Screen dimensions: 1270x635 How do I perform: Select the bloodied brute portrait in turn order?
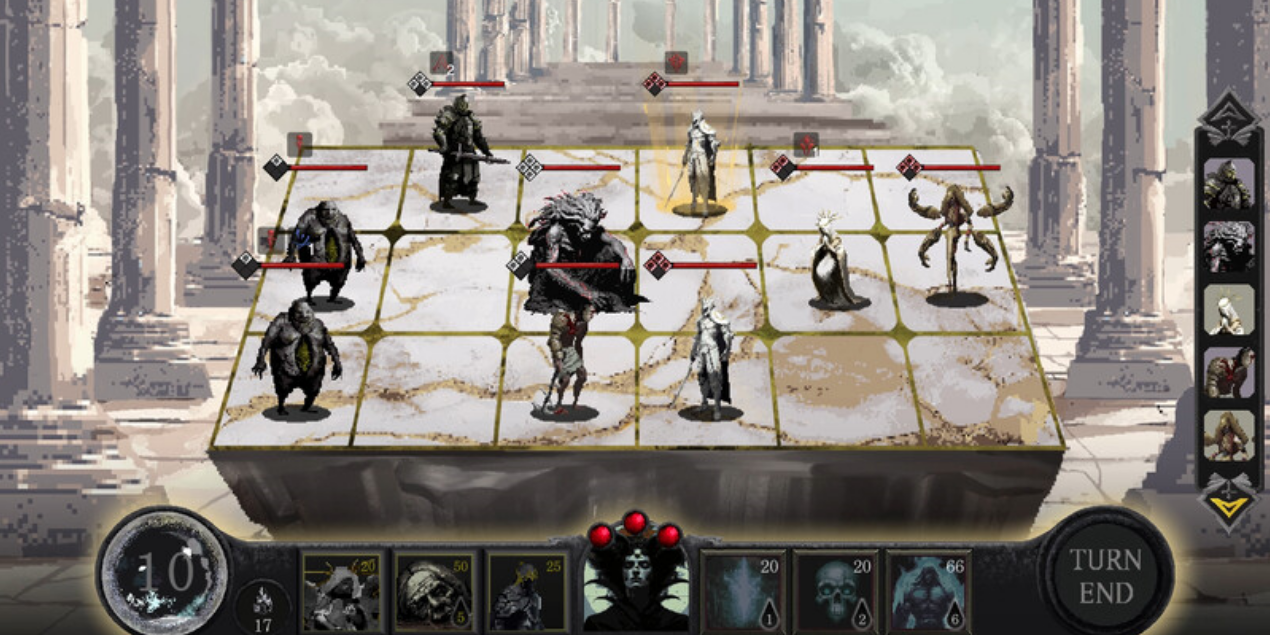click(1228, 373)
